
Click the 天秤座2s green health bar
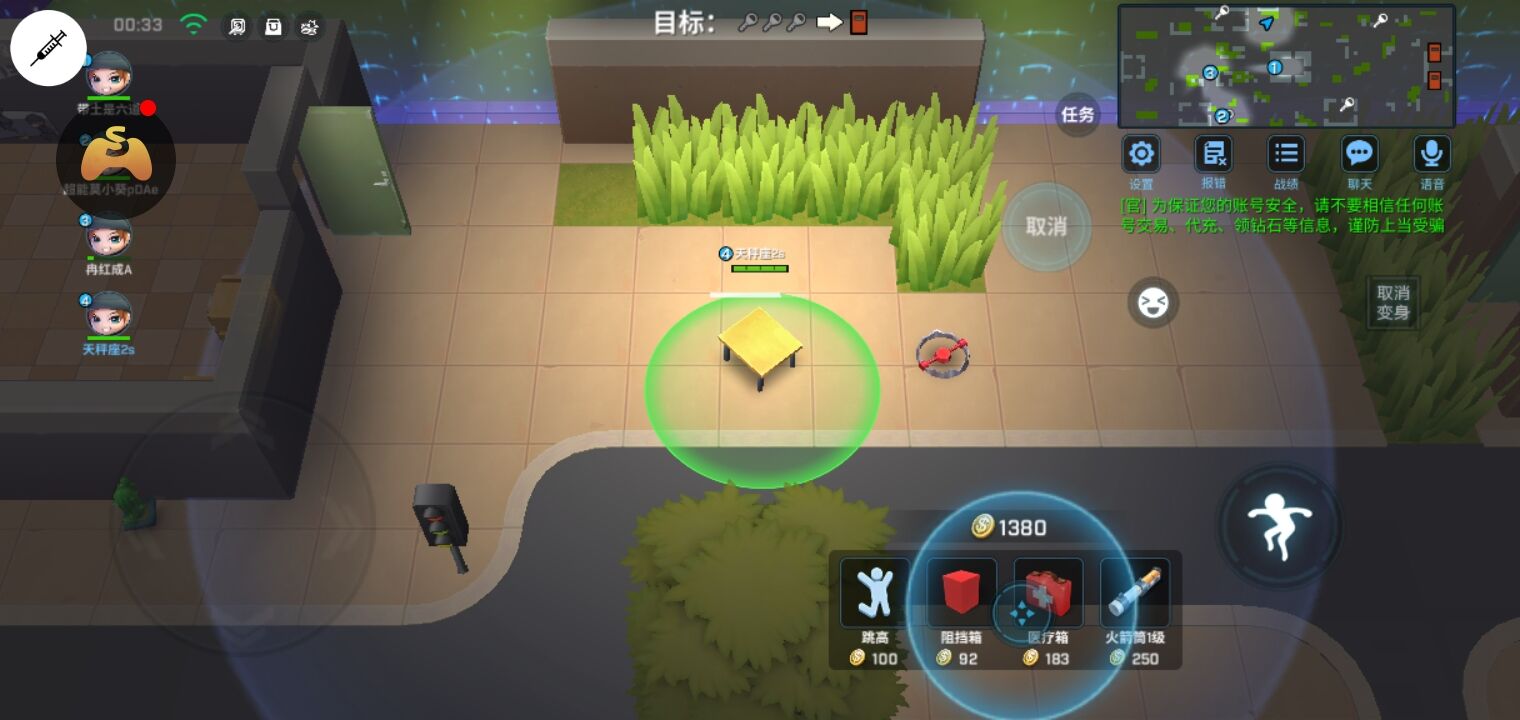pyautogui.click(x=759, y=268)
